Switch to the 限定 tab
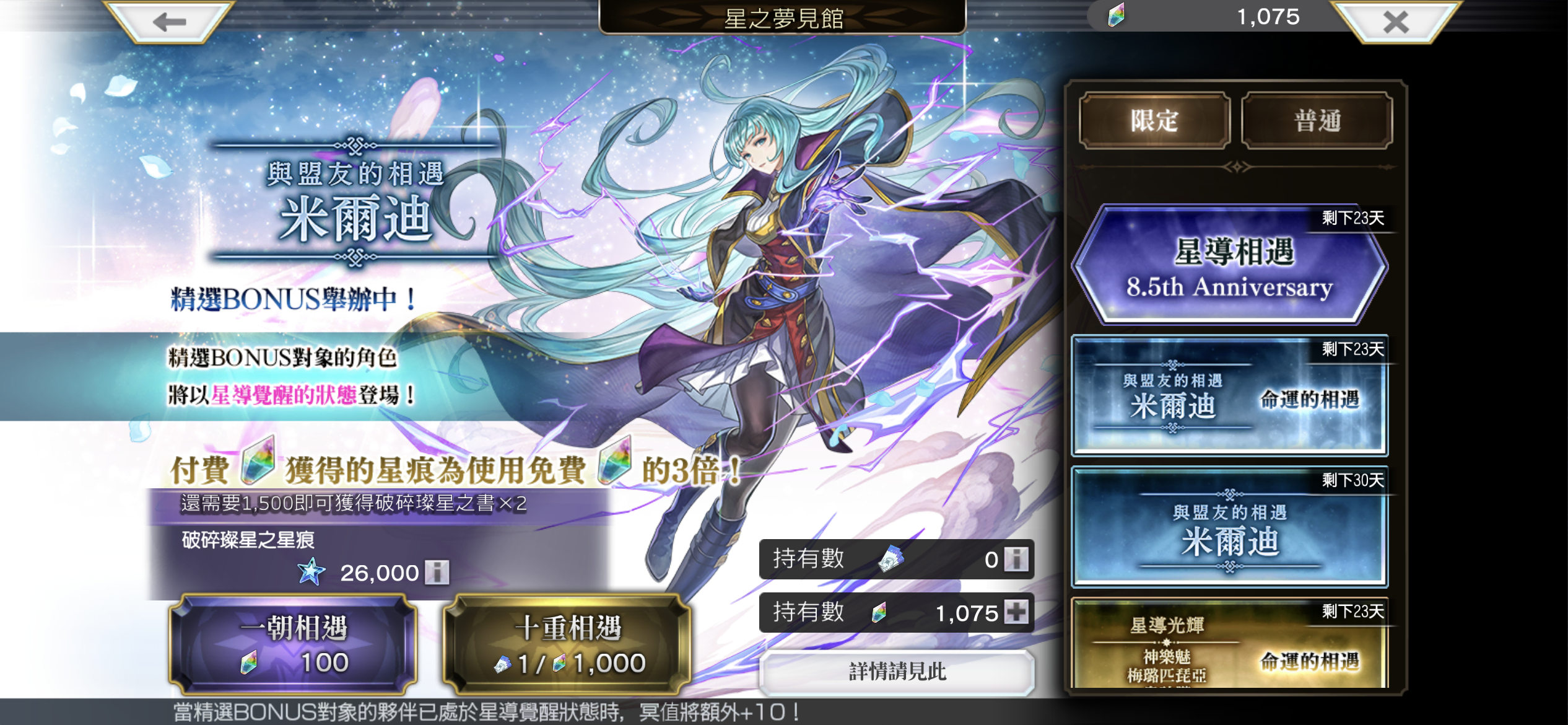The height and width of the screenshot is (725, 1568). [1153, 121]
